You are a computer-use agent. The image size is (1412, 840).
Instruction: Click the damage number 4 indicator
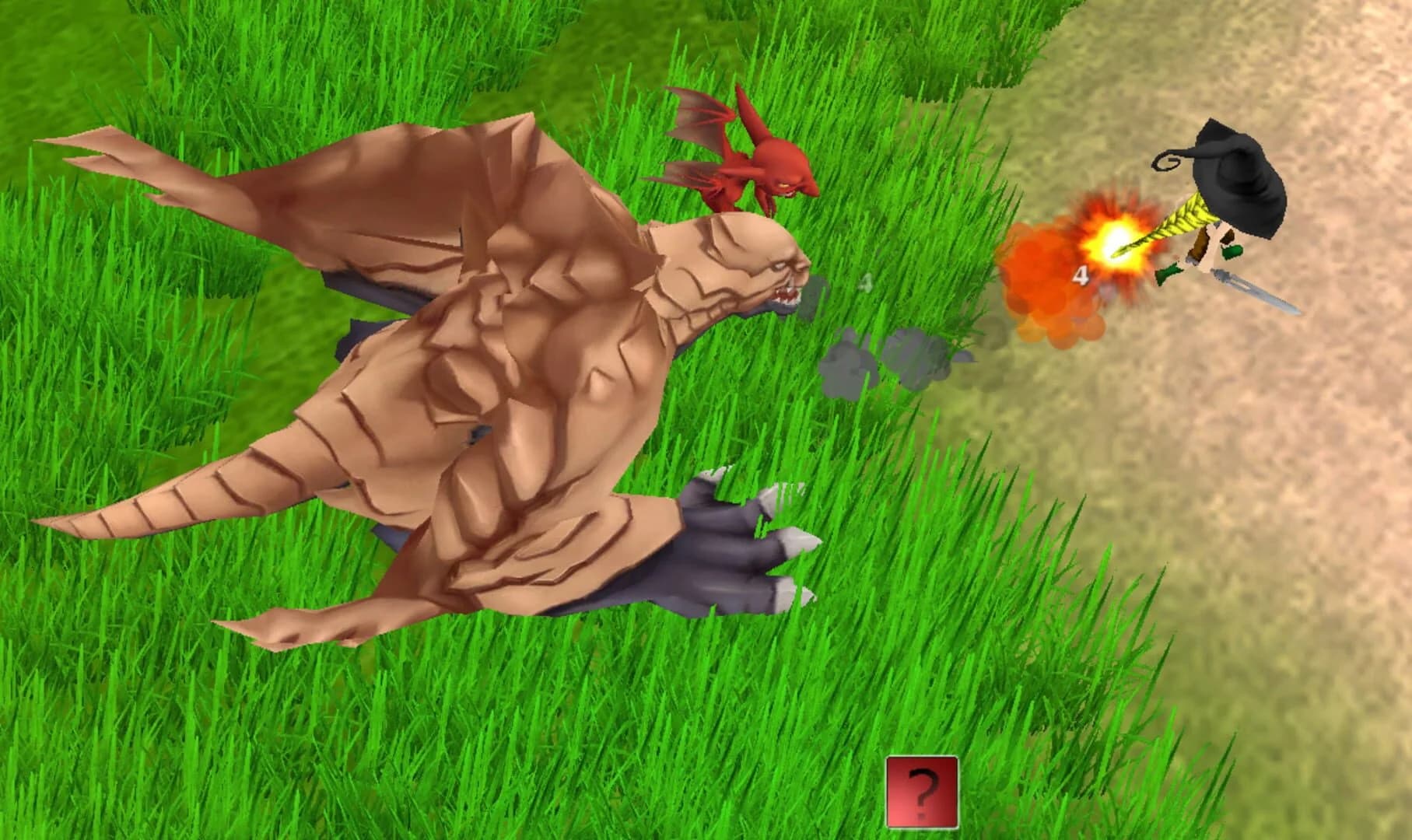coord(1081,274)
